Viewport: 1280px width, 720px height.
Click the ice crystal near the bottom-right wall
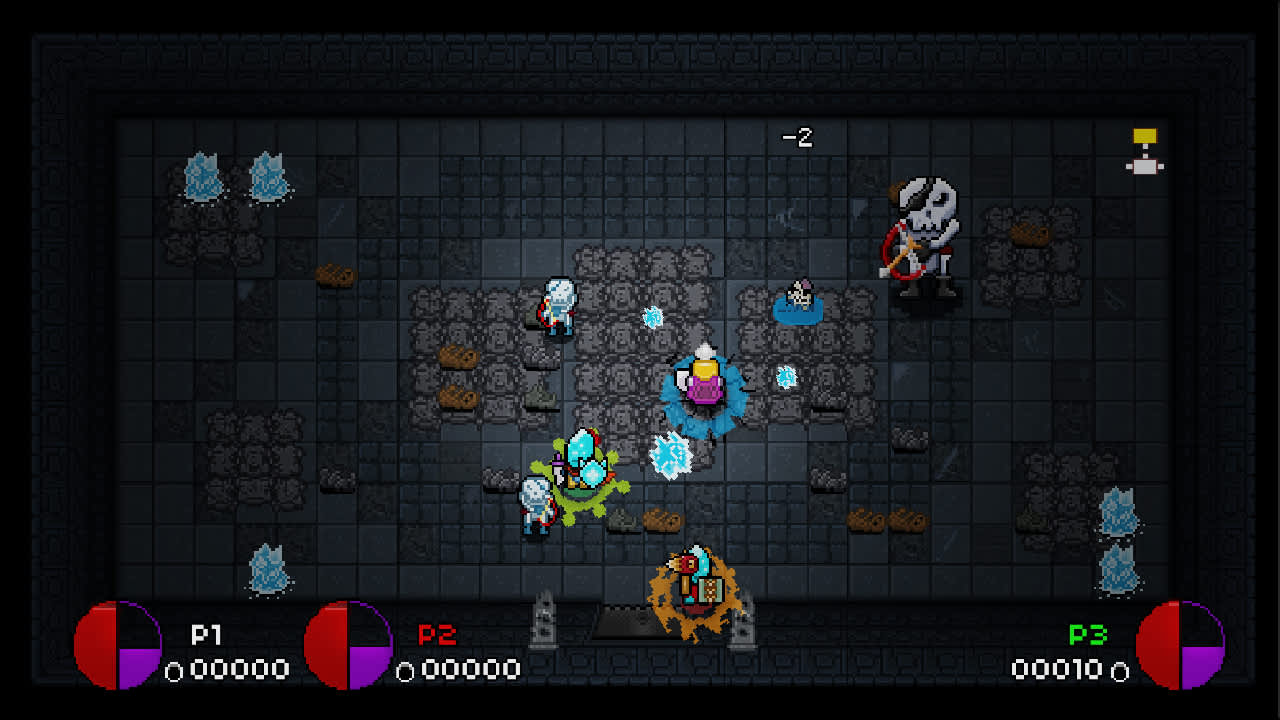pyautogui.click(x=1120, y=510)
